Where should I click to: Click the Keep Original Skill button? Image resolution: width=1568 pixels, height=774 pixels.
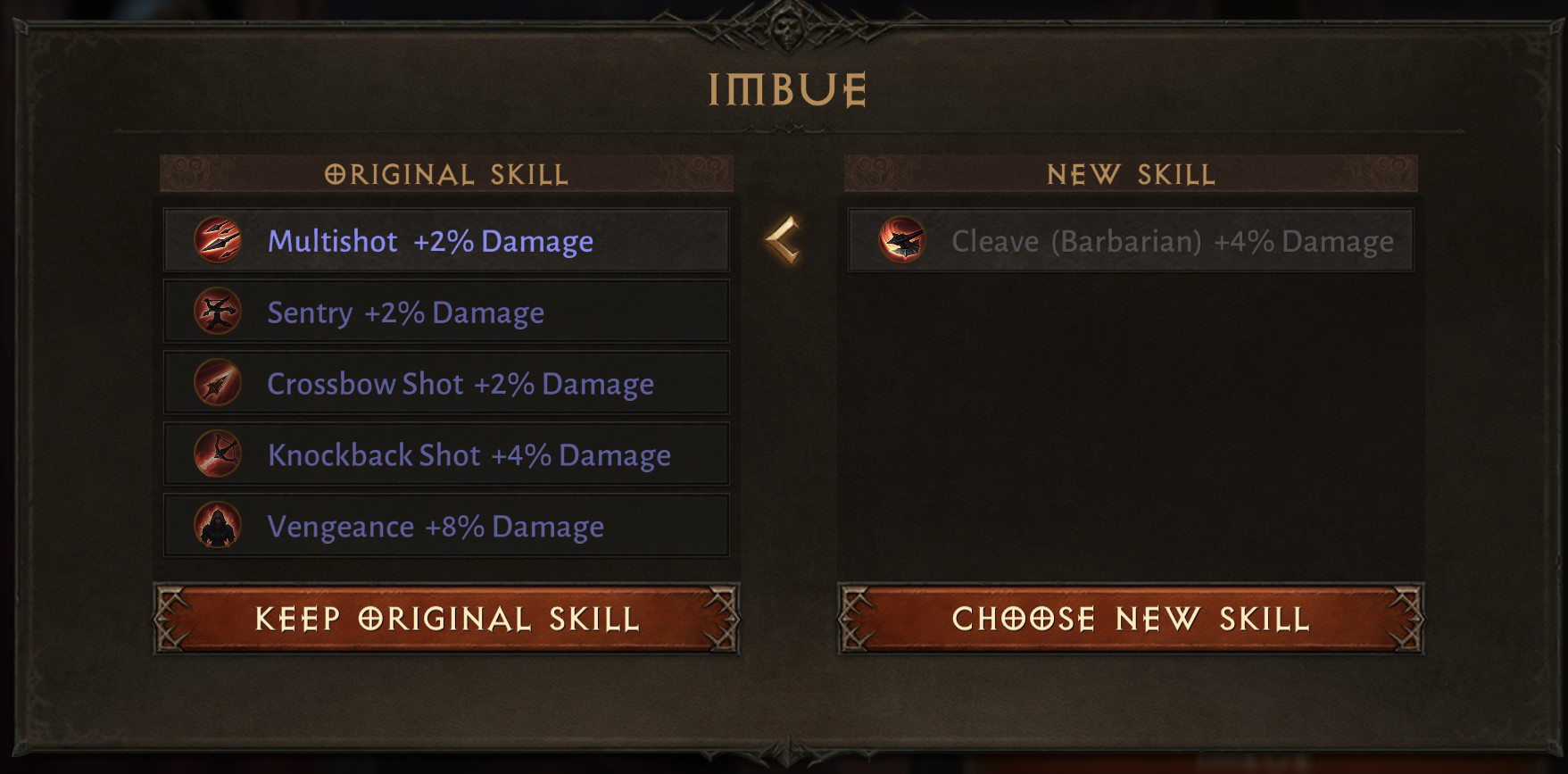446,618
